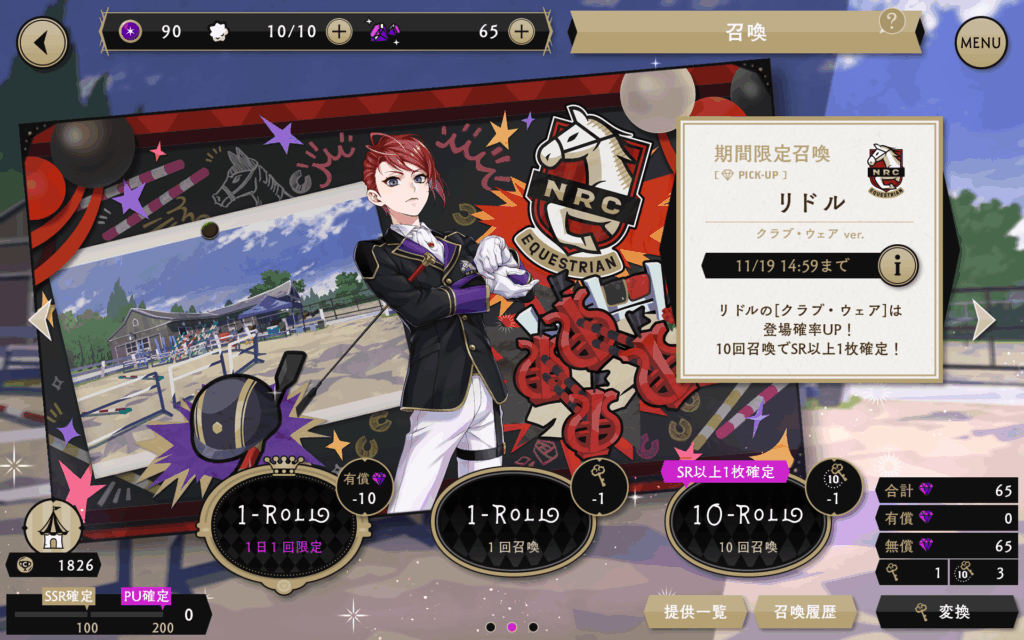1024x640 pixels.
Task: Open the MENU button
Action: click(x=980, y=43)
